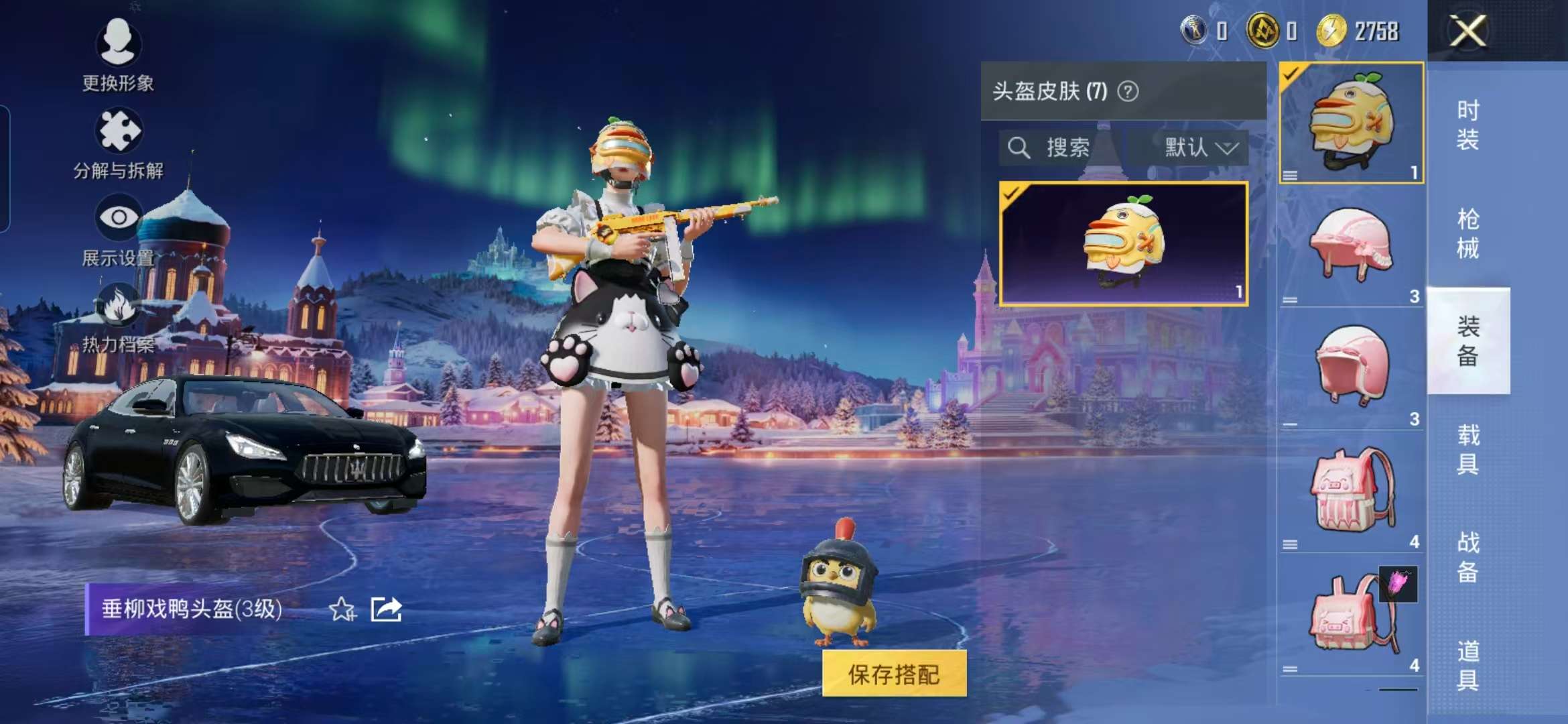Open 展示设置 display settings

tap(118, 229)
